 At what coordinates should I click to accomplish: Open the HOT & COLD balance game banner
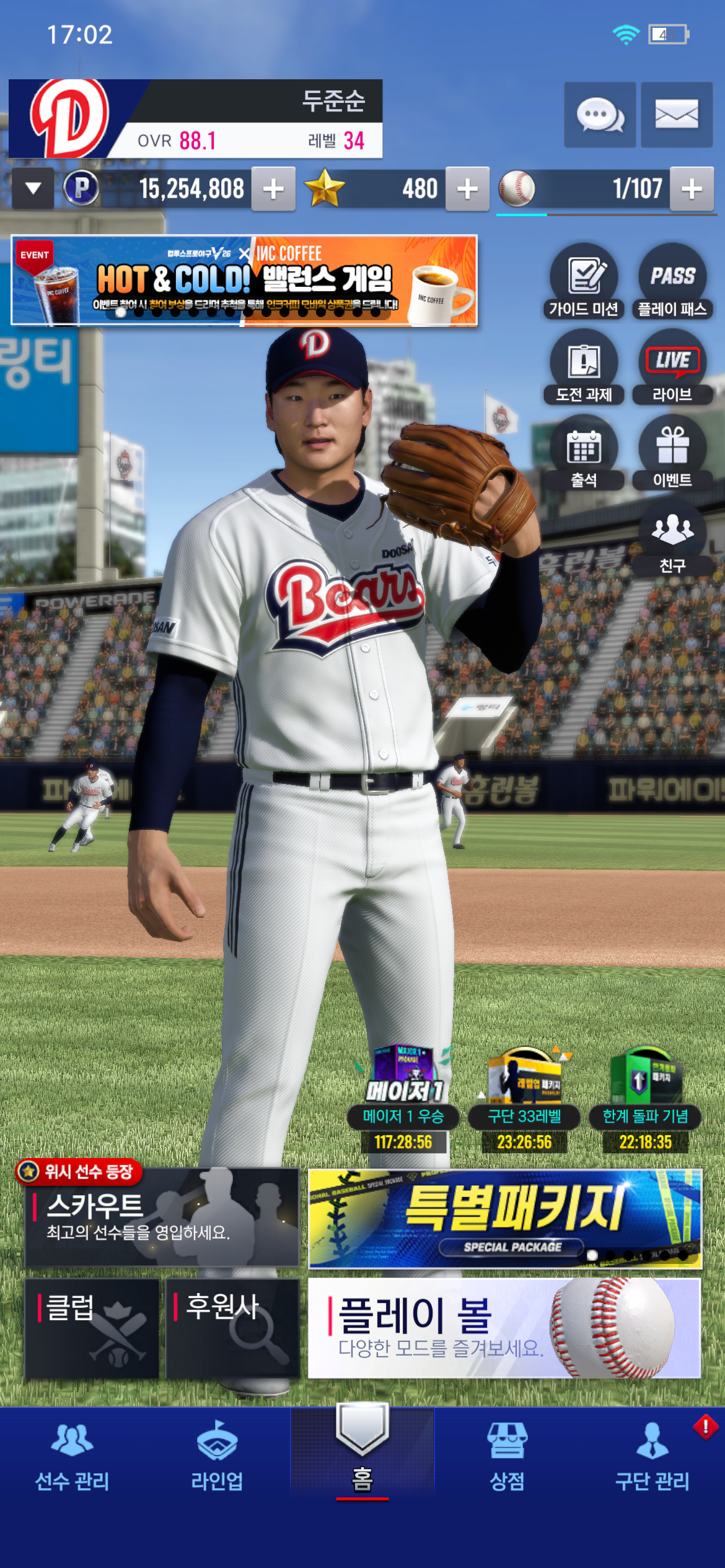coord(244,280)
